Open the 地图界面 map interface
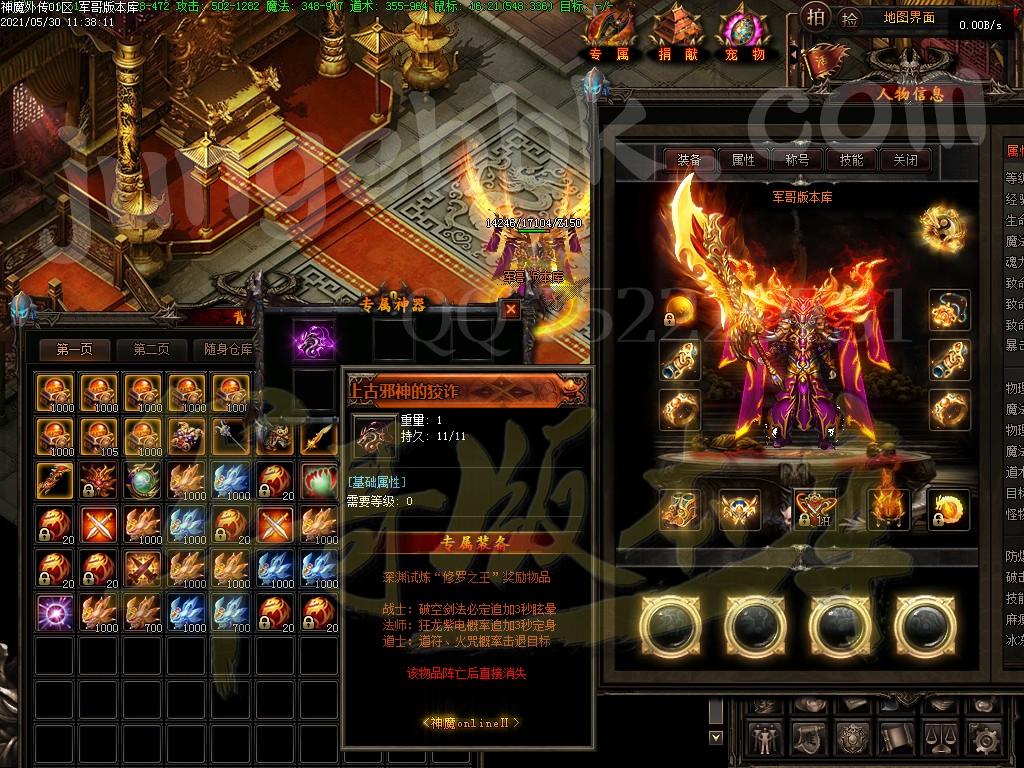Screen dimensions: 1024x768 pyautogui.click(x=908, y=18)
